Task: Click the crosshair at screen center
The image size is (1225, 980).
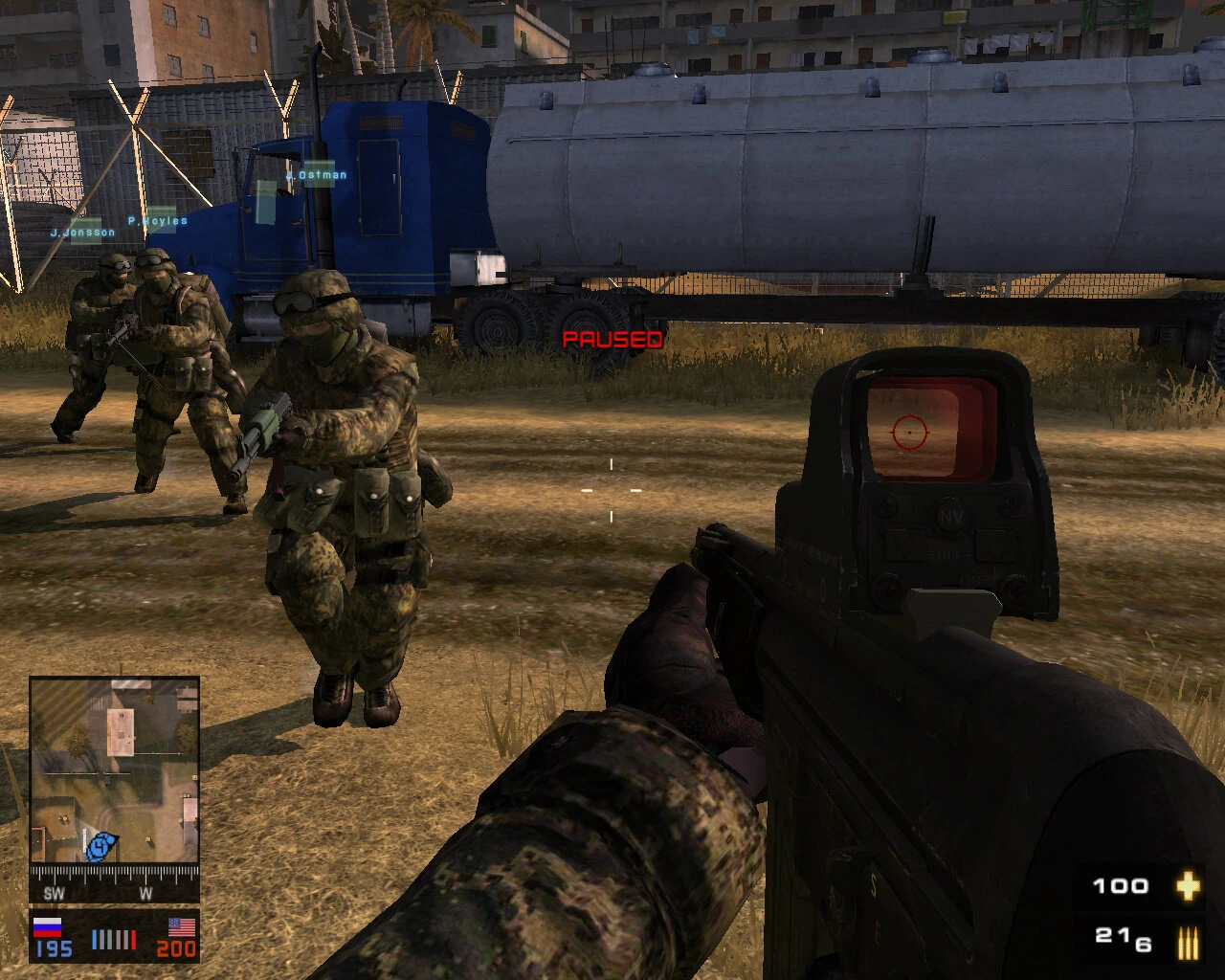Action: click(610, 492)
